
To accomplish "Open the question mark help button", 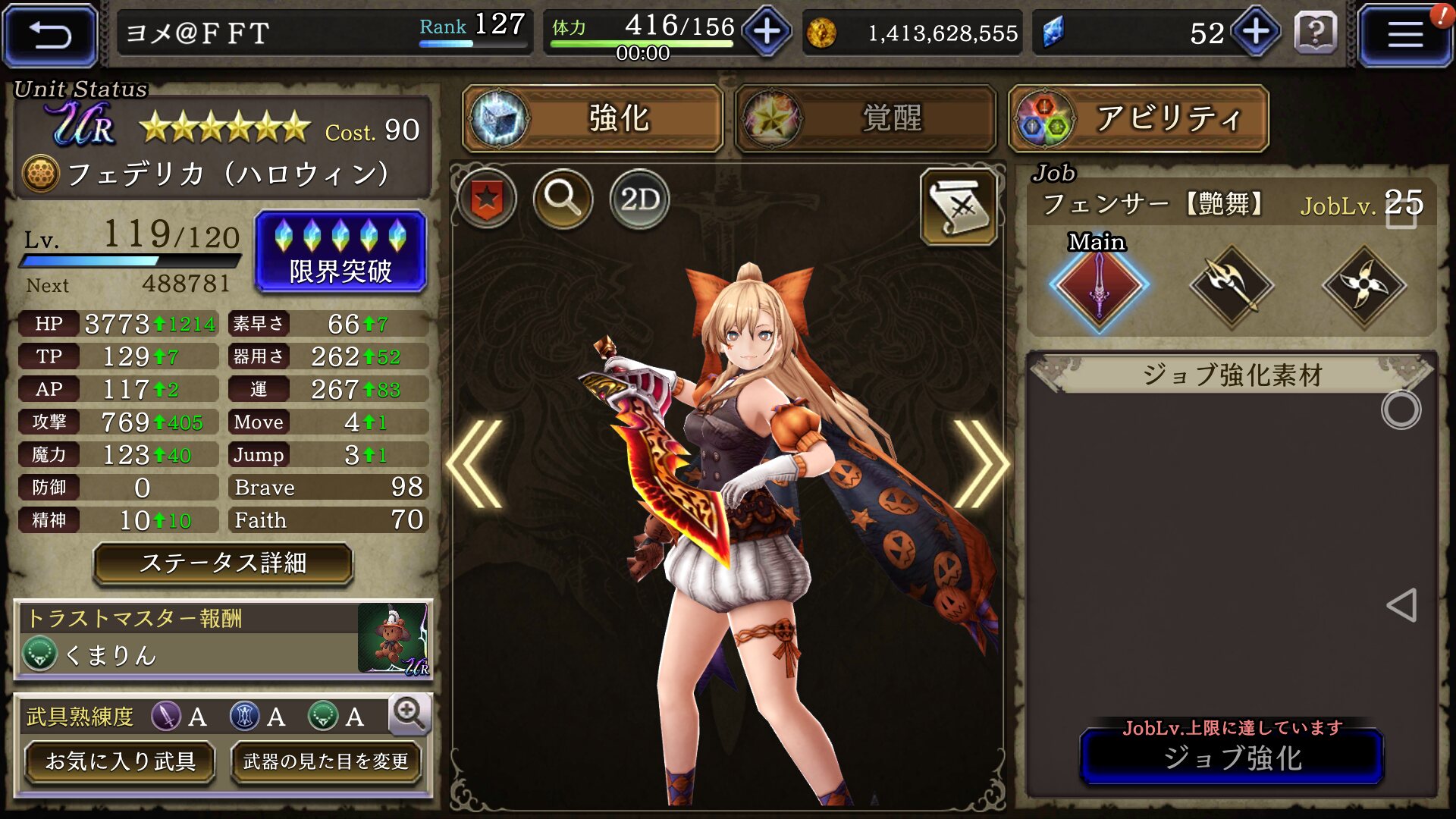I will point(1316,33).
